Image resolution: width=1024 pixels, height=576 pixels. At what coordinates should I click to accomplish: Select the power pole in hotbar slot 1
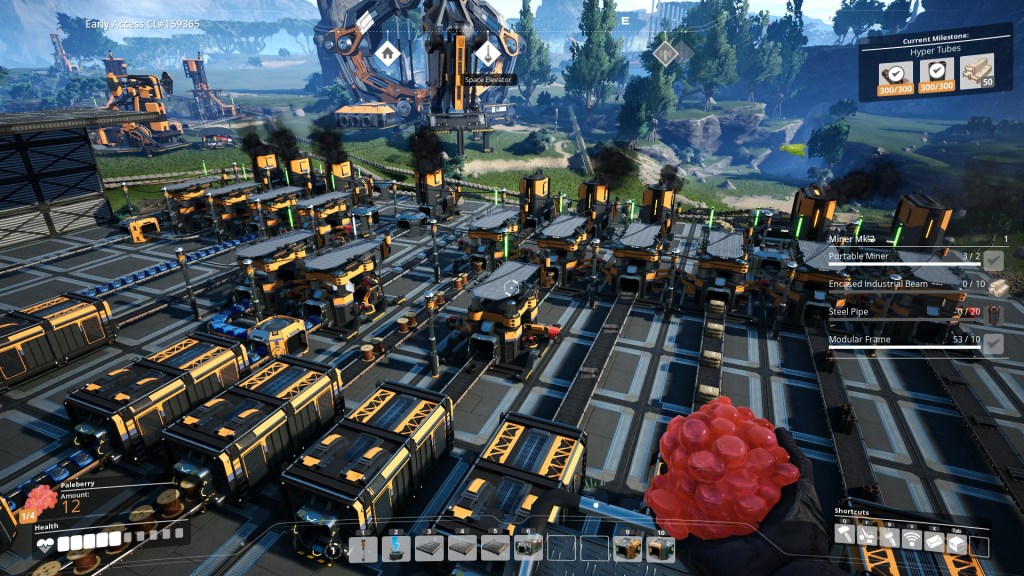364,548
